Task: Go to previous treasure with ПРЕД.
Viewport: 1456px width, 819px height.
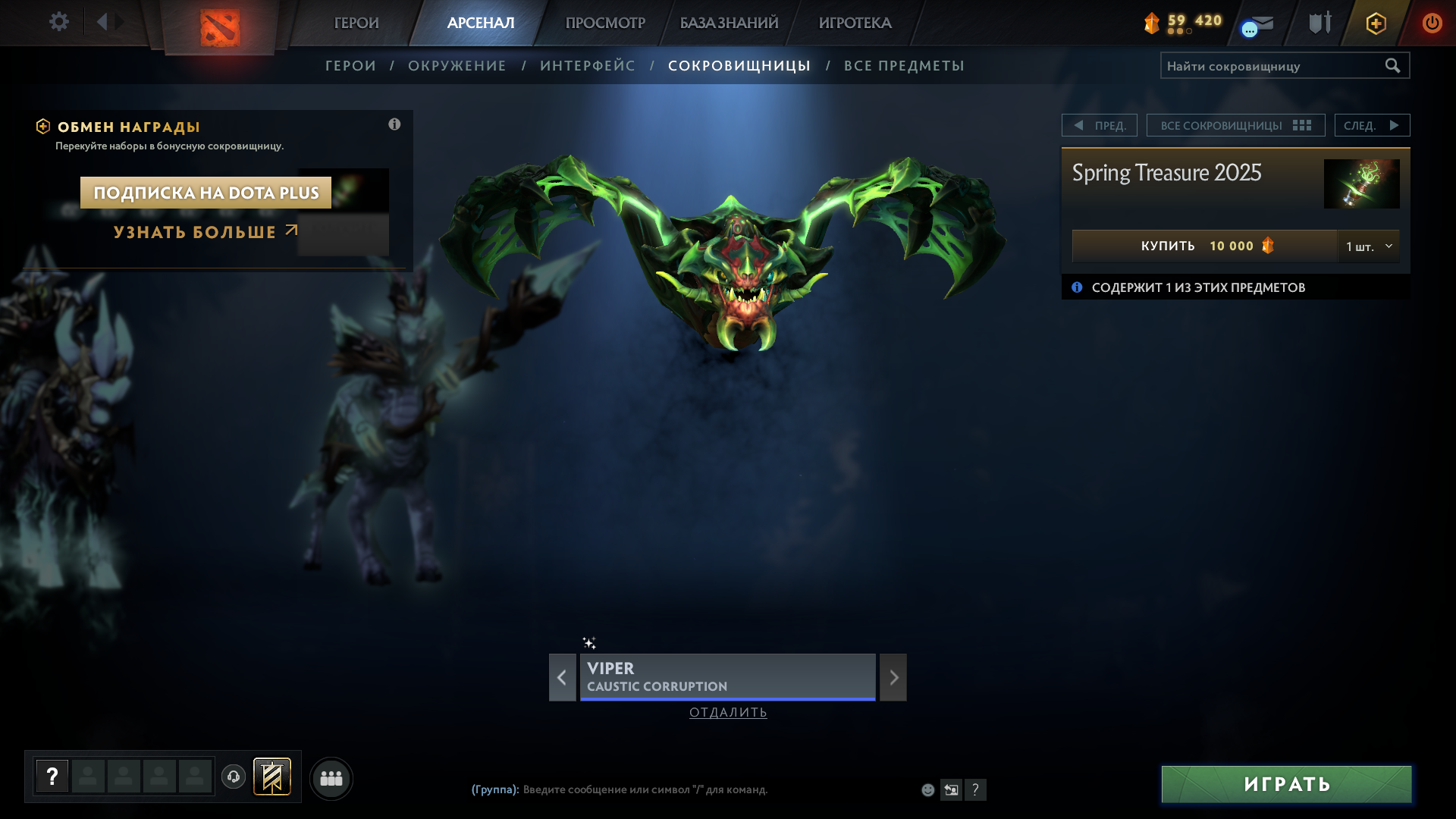Action: (x=1100, y=125)
